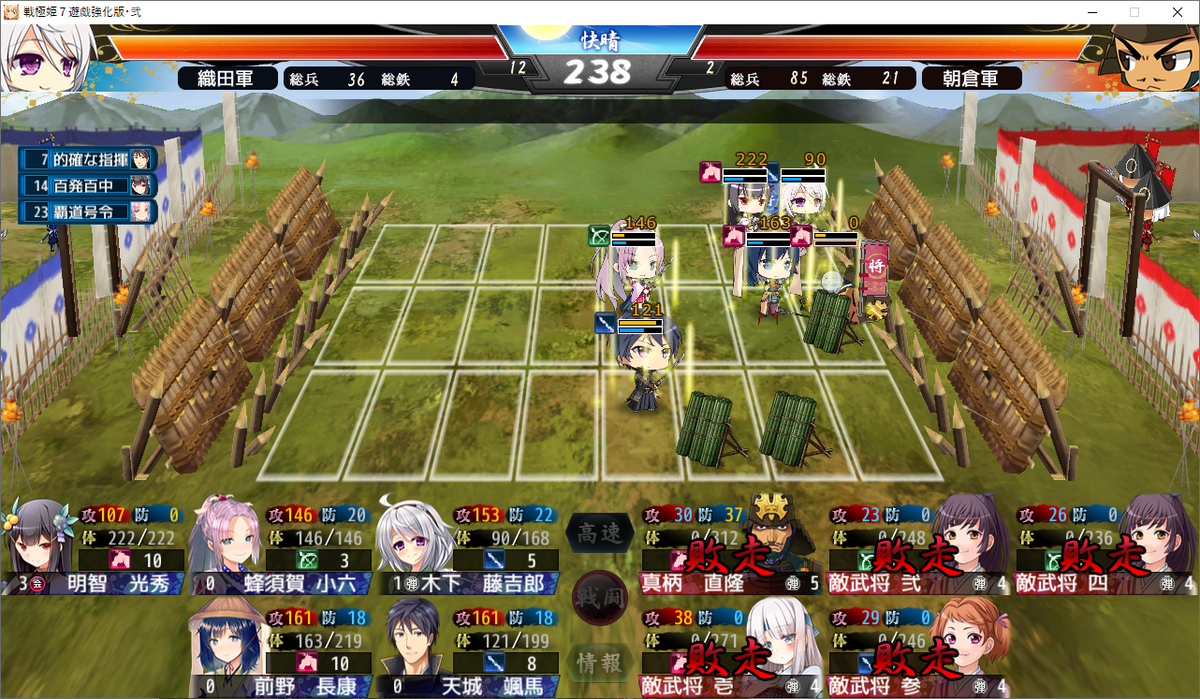The height and width of the screenshot is (699, 1200).
Task: Open the 情報 info panel
Action: [600, 660]
